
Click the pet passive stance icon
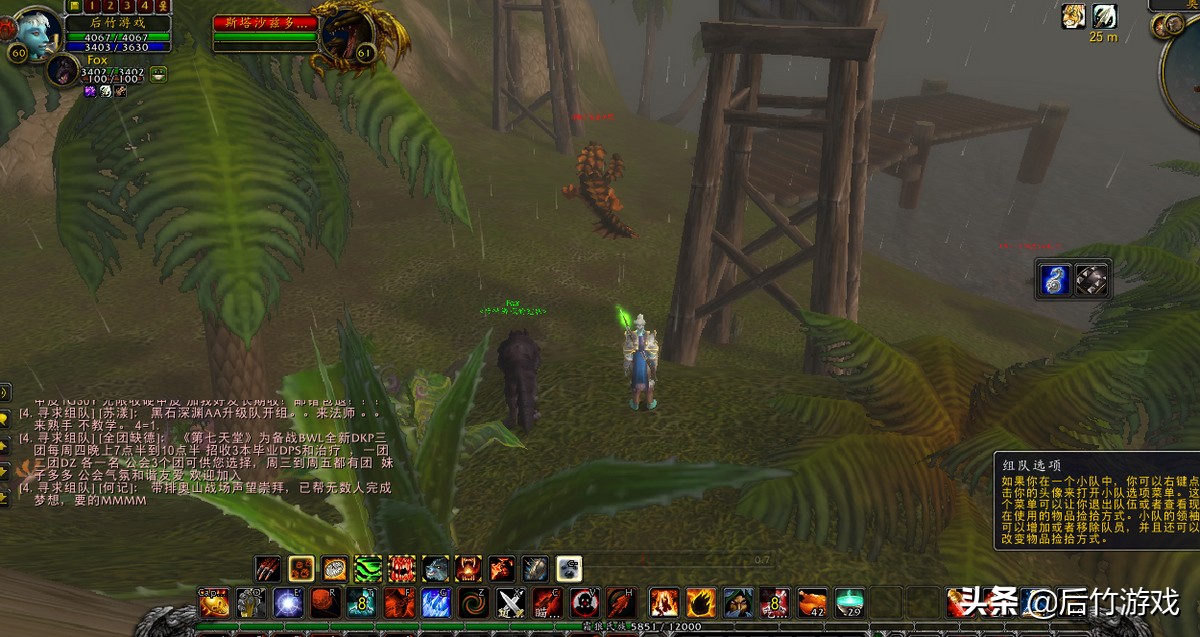[x=569, y=569]
